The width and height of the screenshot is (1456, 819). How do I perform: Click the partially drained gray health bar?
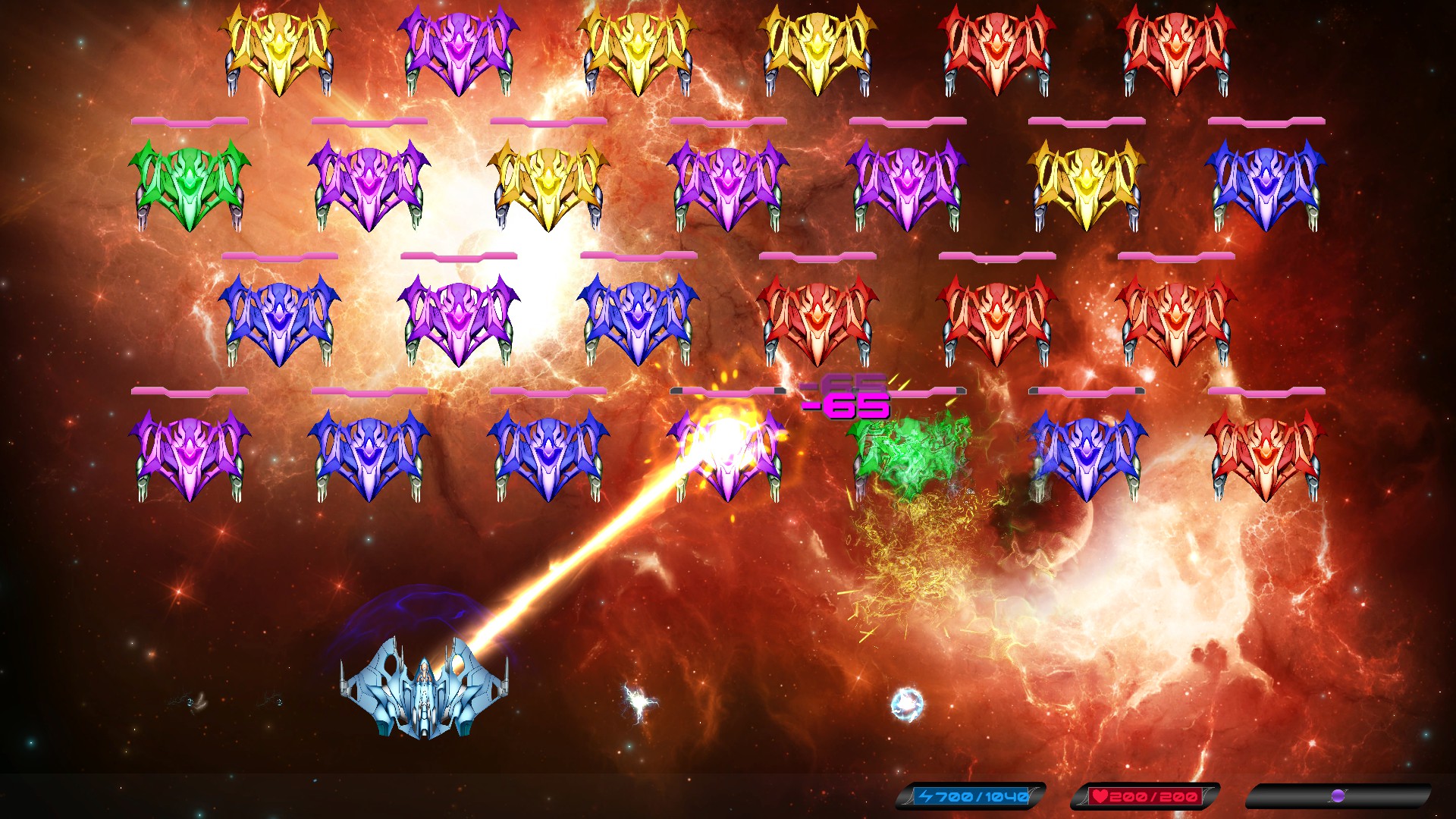click(728, 392)
